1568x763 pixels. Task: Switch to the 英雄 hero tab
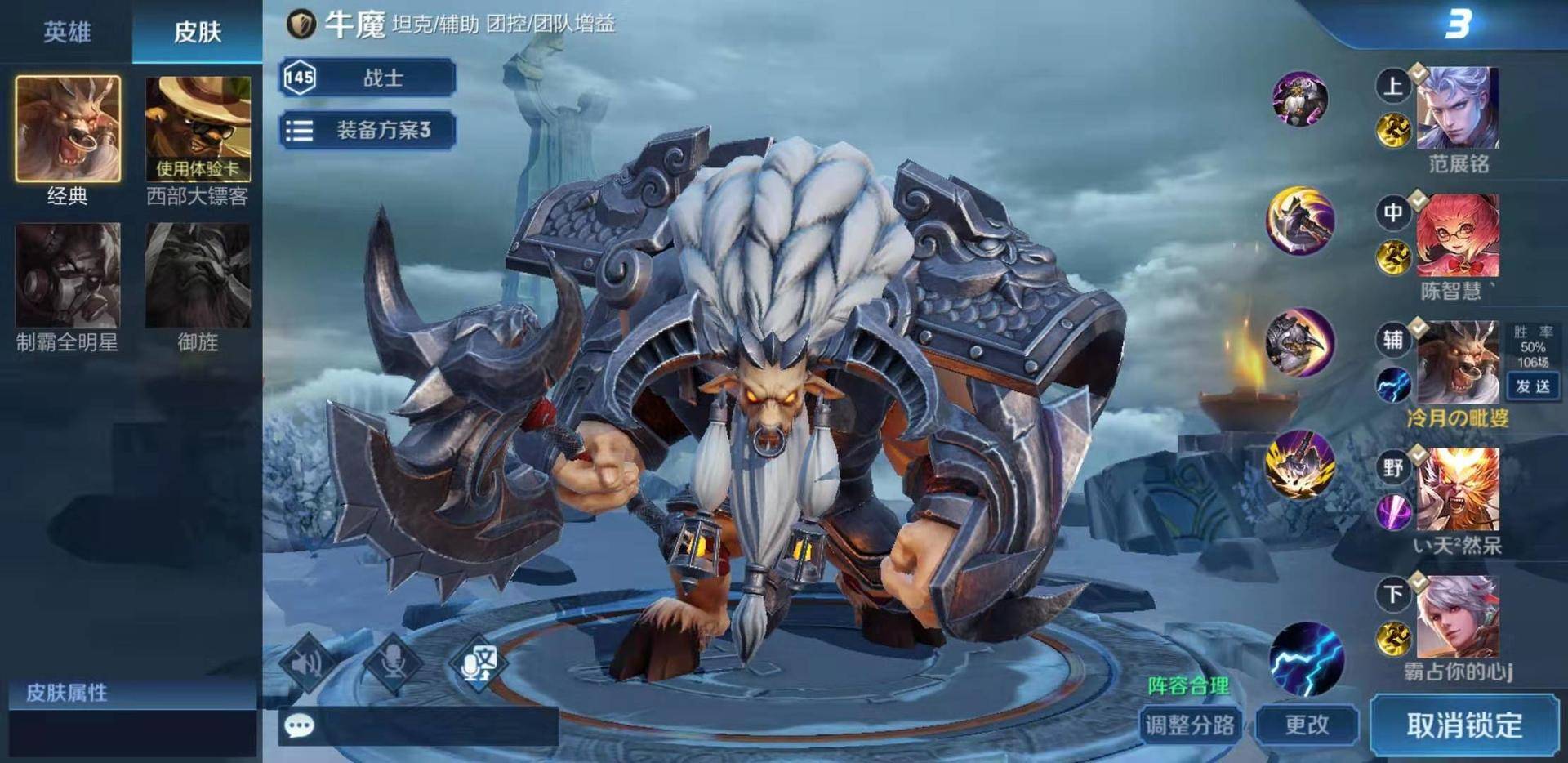67,32
